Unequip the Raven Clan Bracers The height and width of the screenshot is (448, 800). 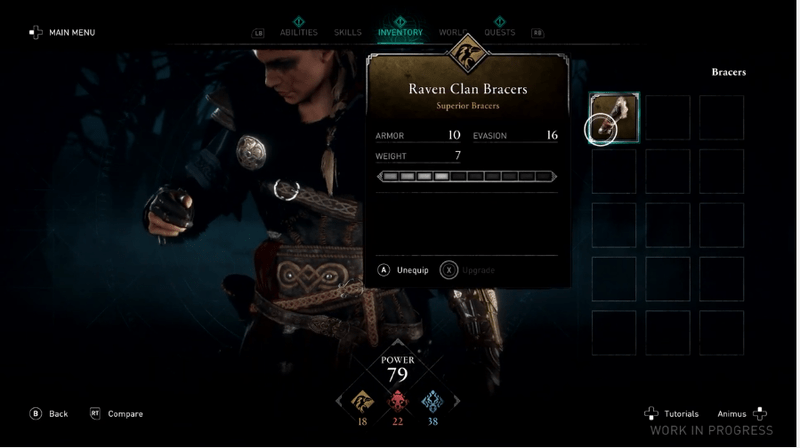(x=403, y=270)
